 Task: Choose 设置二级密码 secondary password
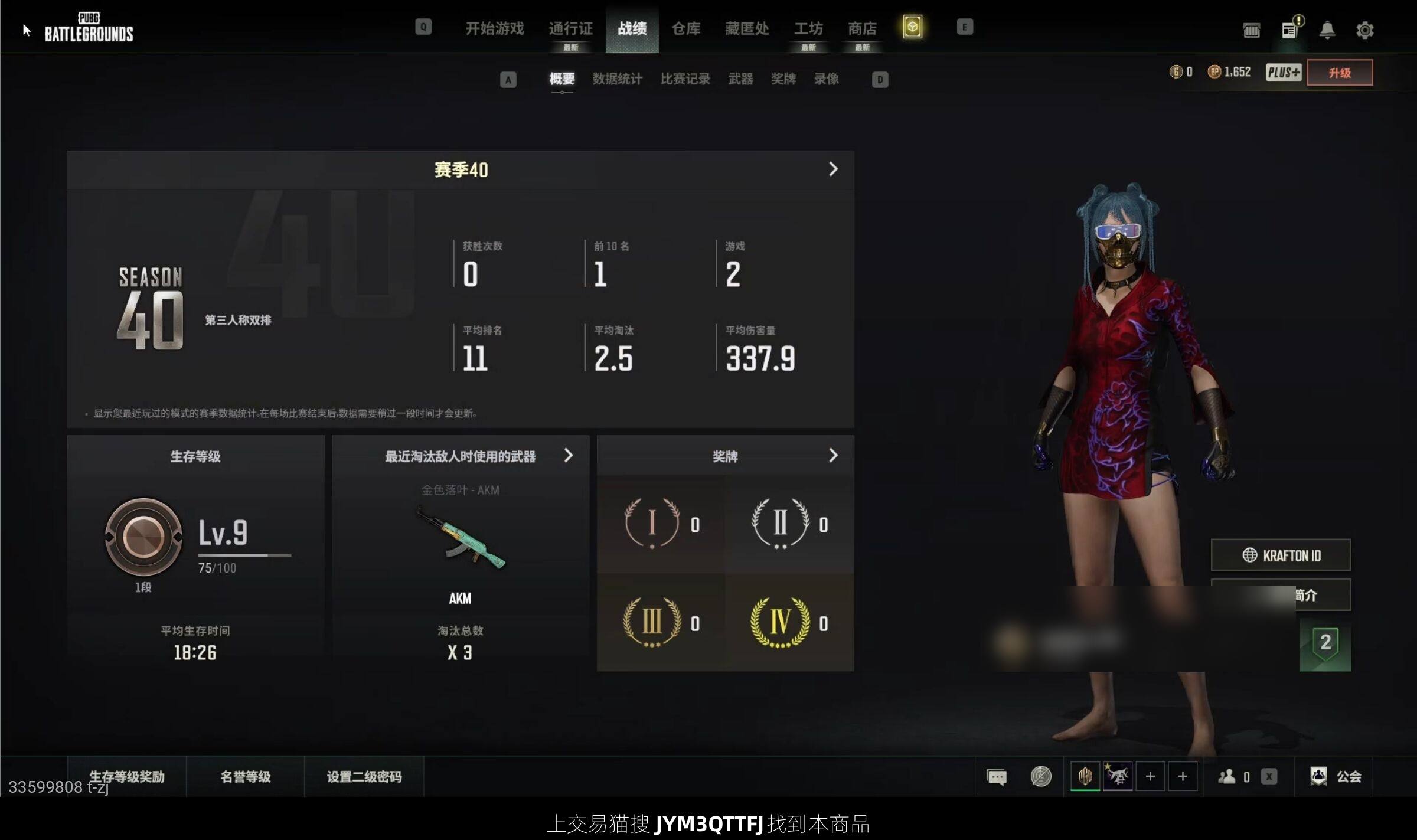(x=364, y=776)
